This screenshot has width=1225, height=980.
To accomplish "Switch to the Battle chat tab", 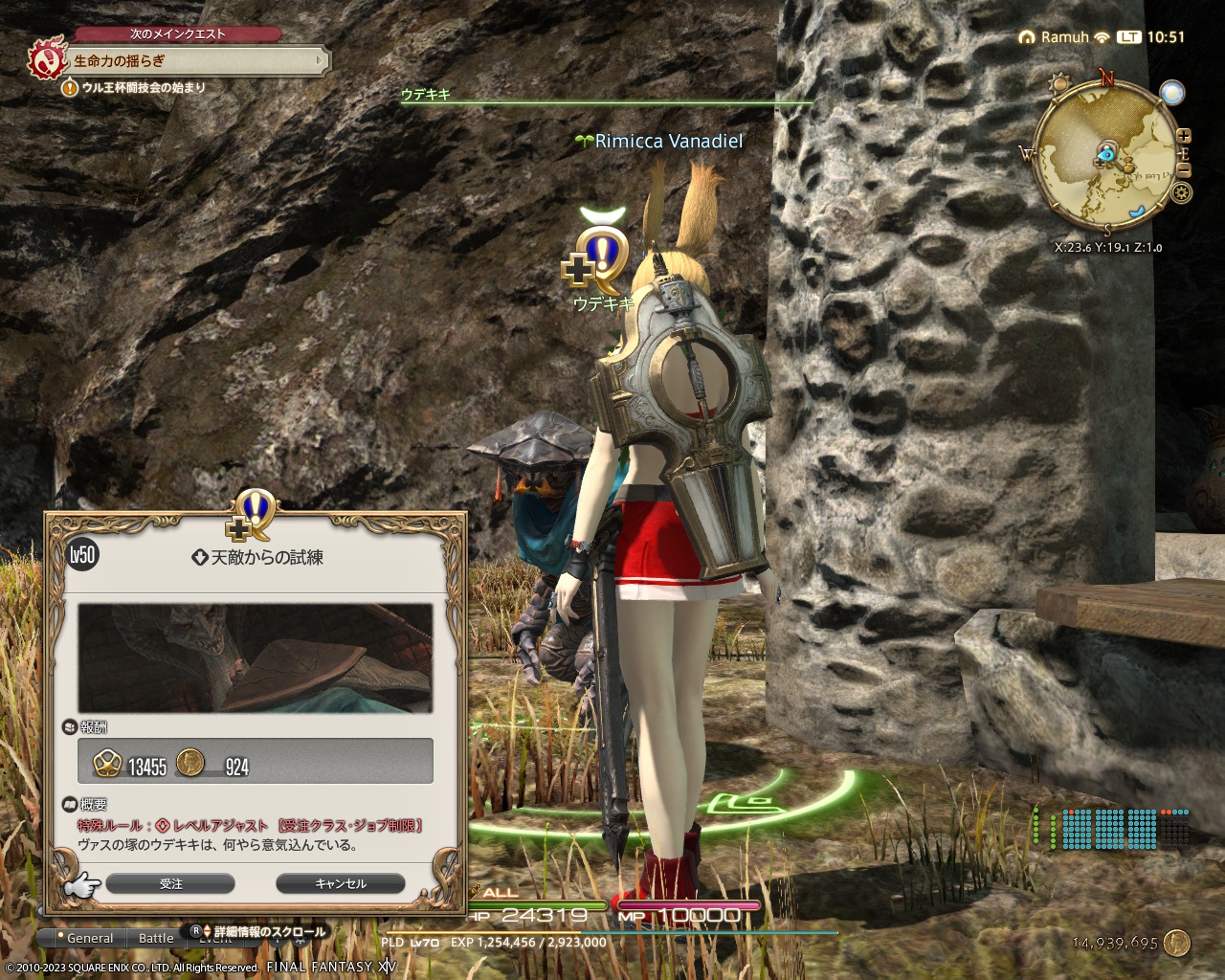I will coord(155,938).
